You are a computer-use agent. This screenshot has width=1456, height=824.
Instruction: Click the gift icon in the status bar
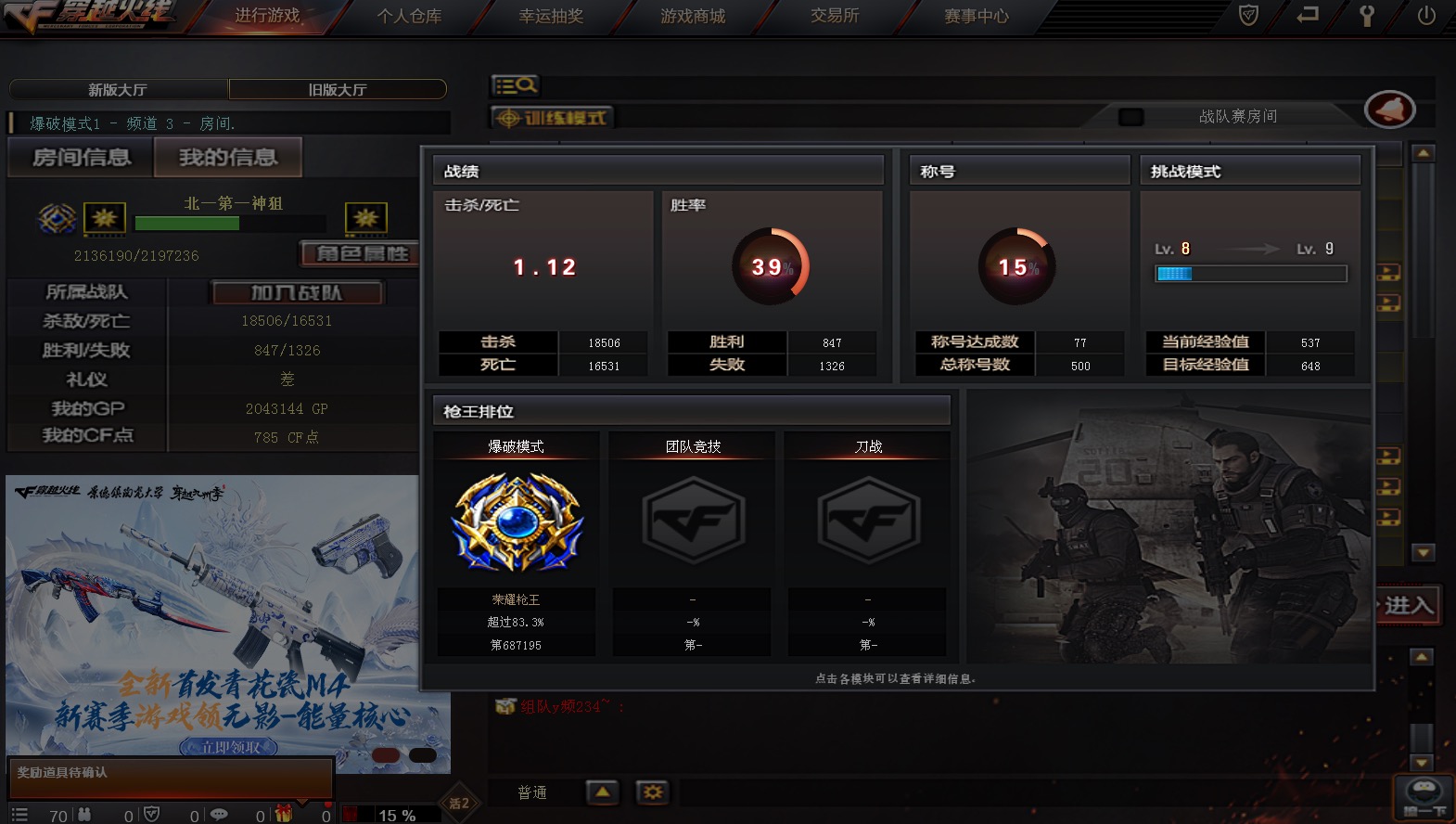281,815
